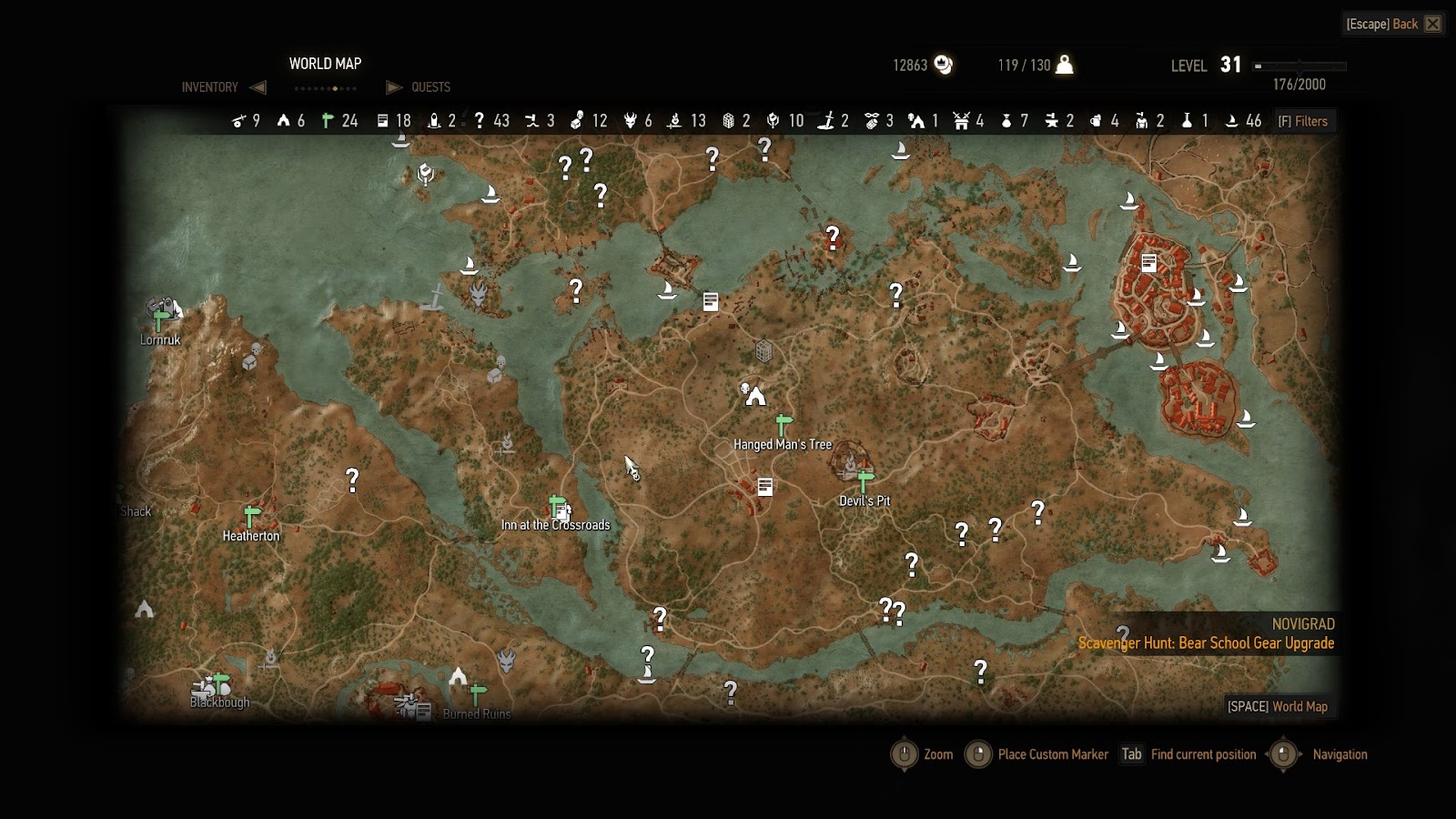Select the Devil's Pit signpost

pos(865,480)
